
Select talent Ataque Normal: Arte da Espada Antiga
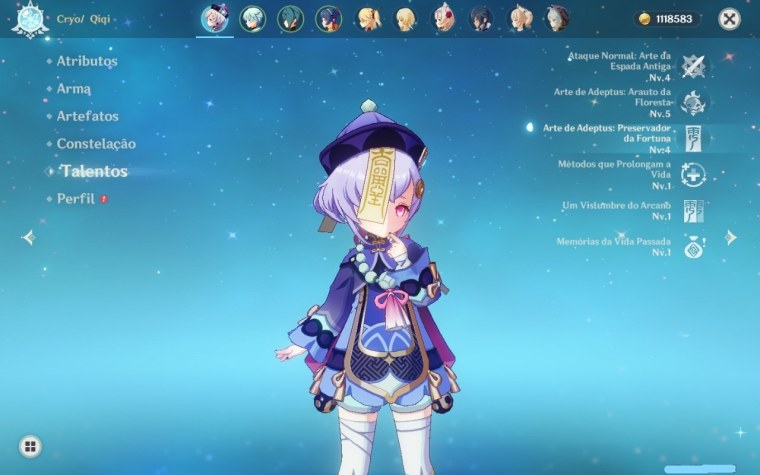coord(693,66)
